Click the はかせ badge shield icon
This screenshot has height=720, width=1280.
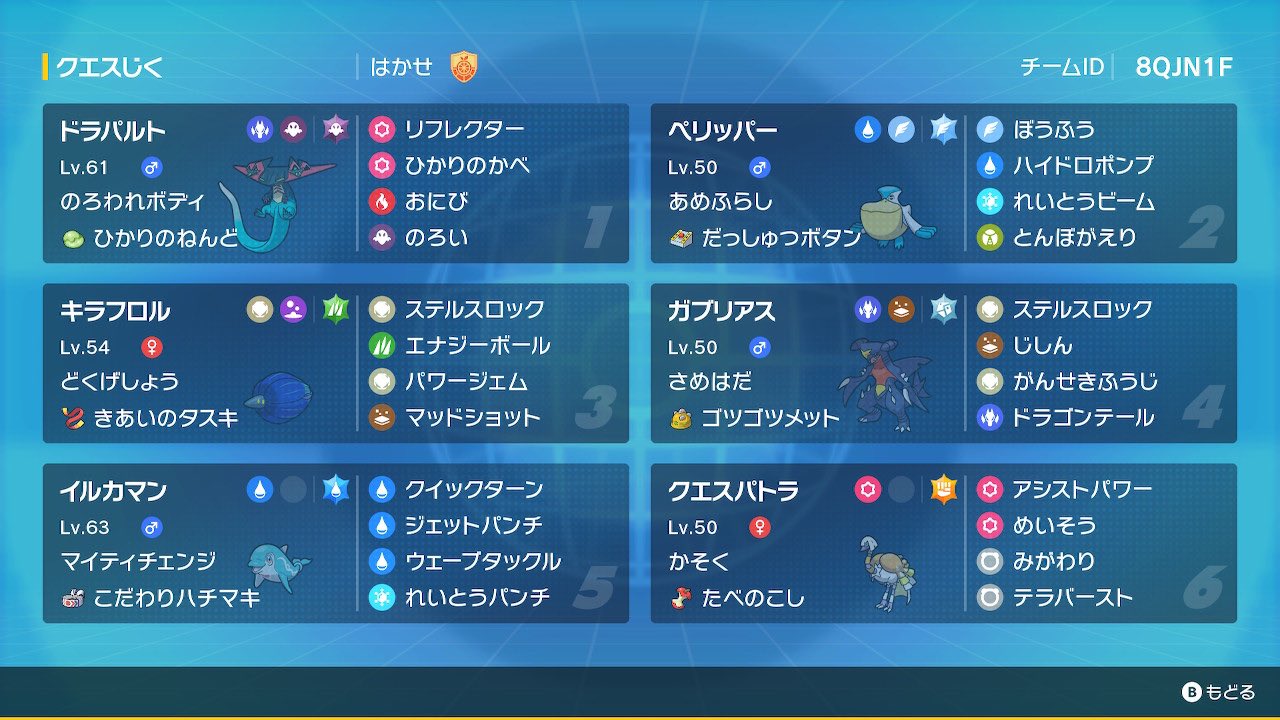click(464, 66)
